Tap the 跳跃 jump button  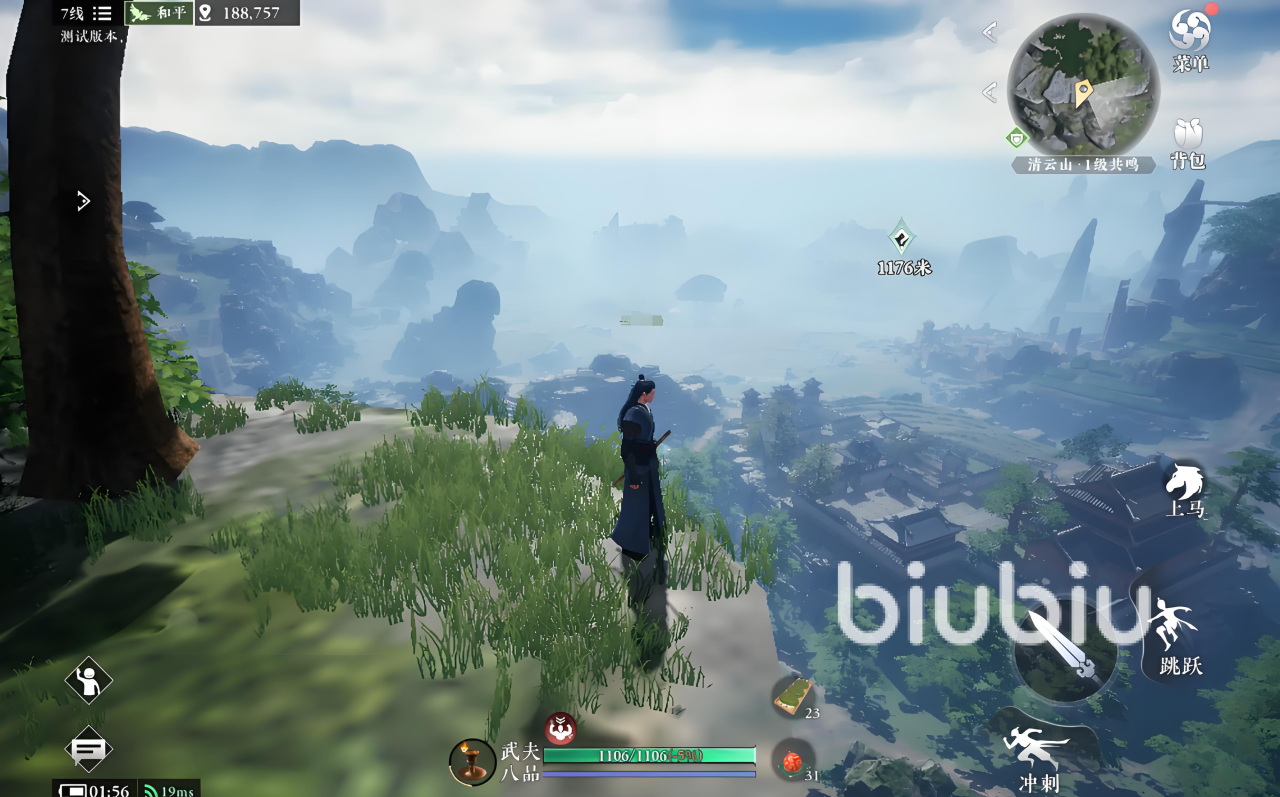click(x=1176, y=636)
